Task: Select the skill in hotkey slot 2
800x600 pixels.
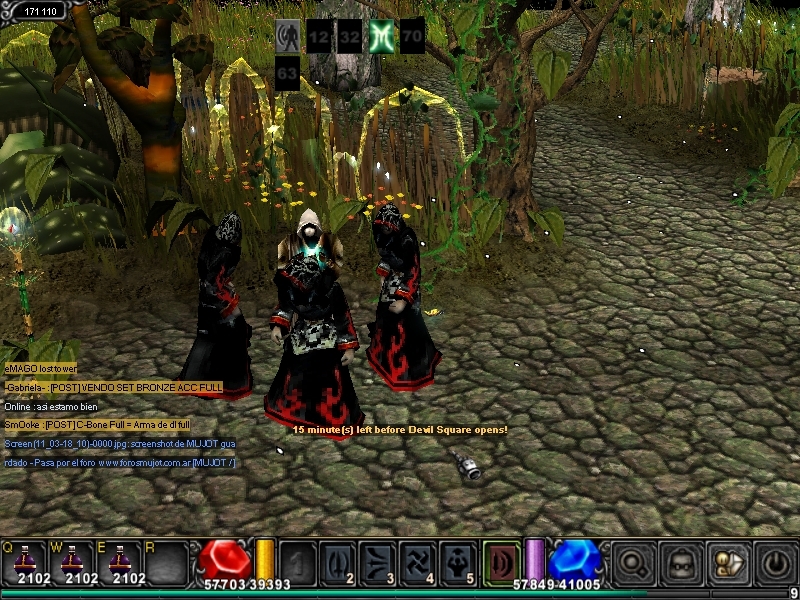Action: [338, 563]
